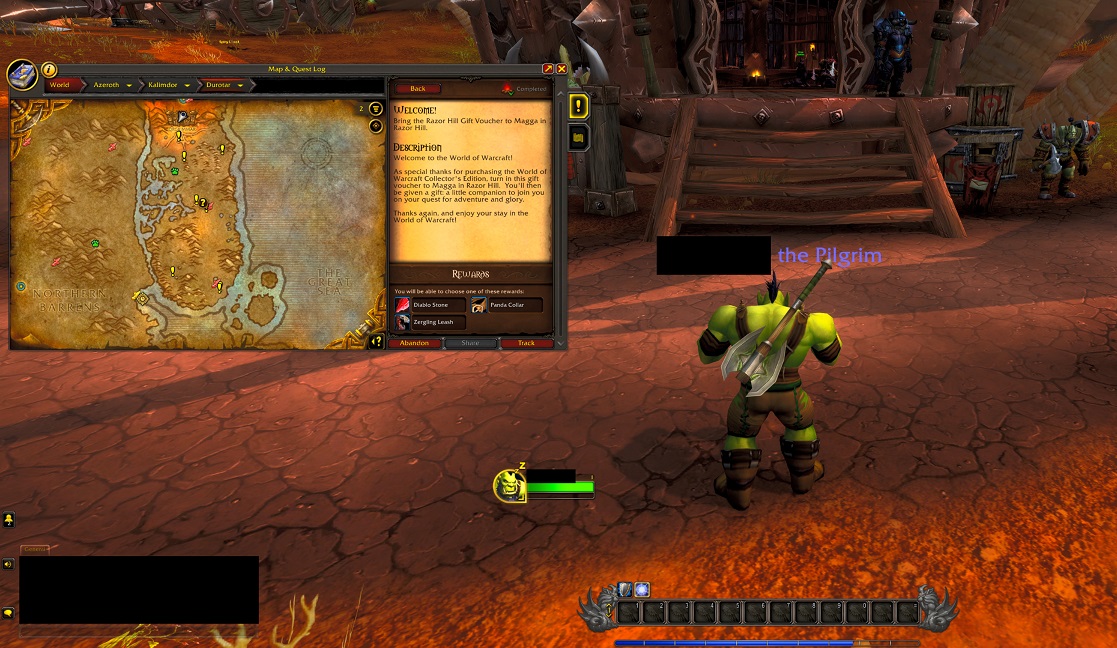Go back to the quest list
The image size is (1117, 648).
417,89
